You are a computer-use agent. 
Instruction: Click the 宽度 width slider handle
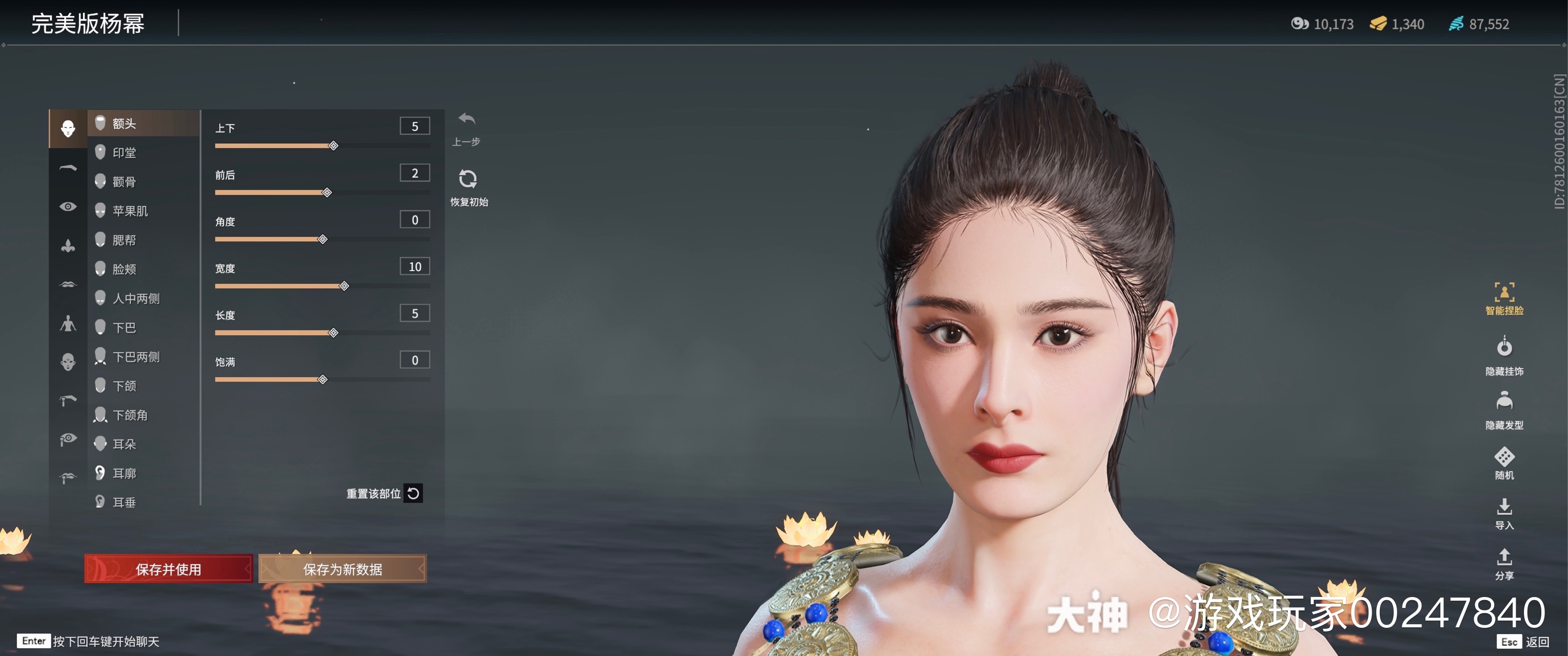[345, 286]
